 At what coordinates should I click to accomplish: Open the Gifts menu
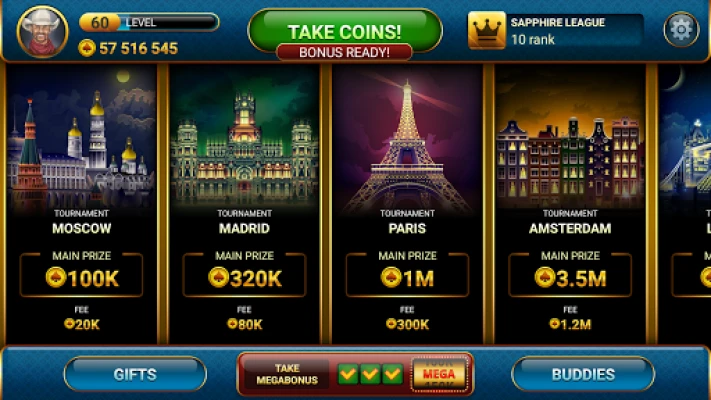135,374
